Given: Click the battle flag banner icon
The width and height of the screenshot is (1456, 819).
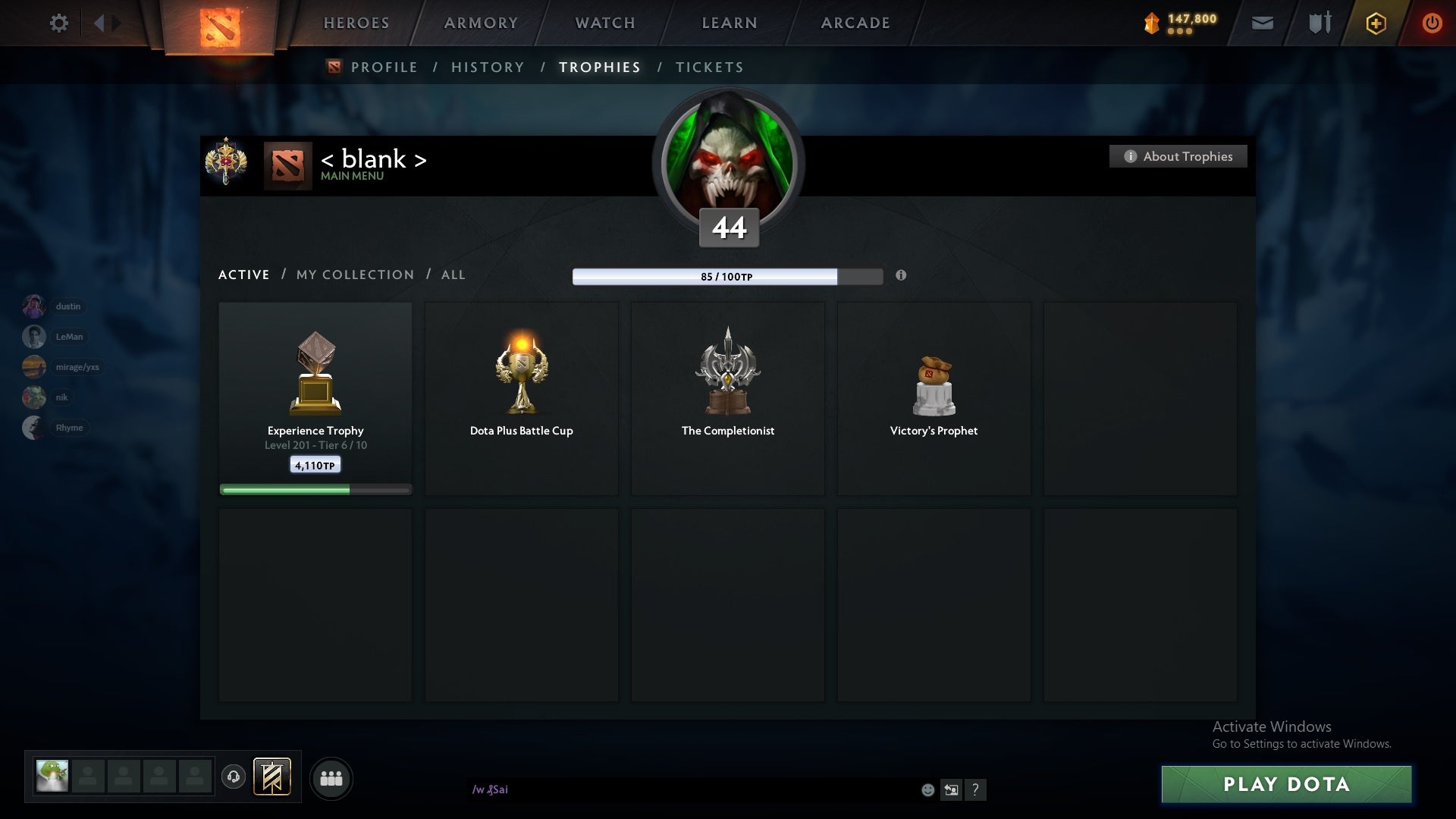Looking at the screenshot, I should (x=273, y=777).
